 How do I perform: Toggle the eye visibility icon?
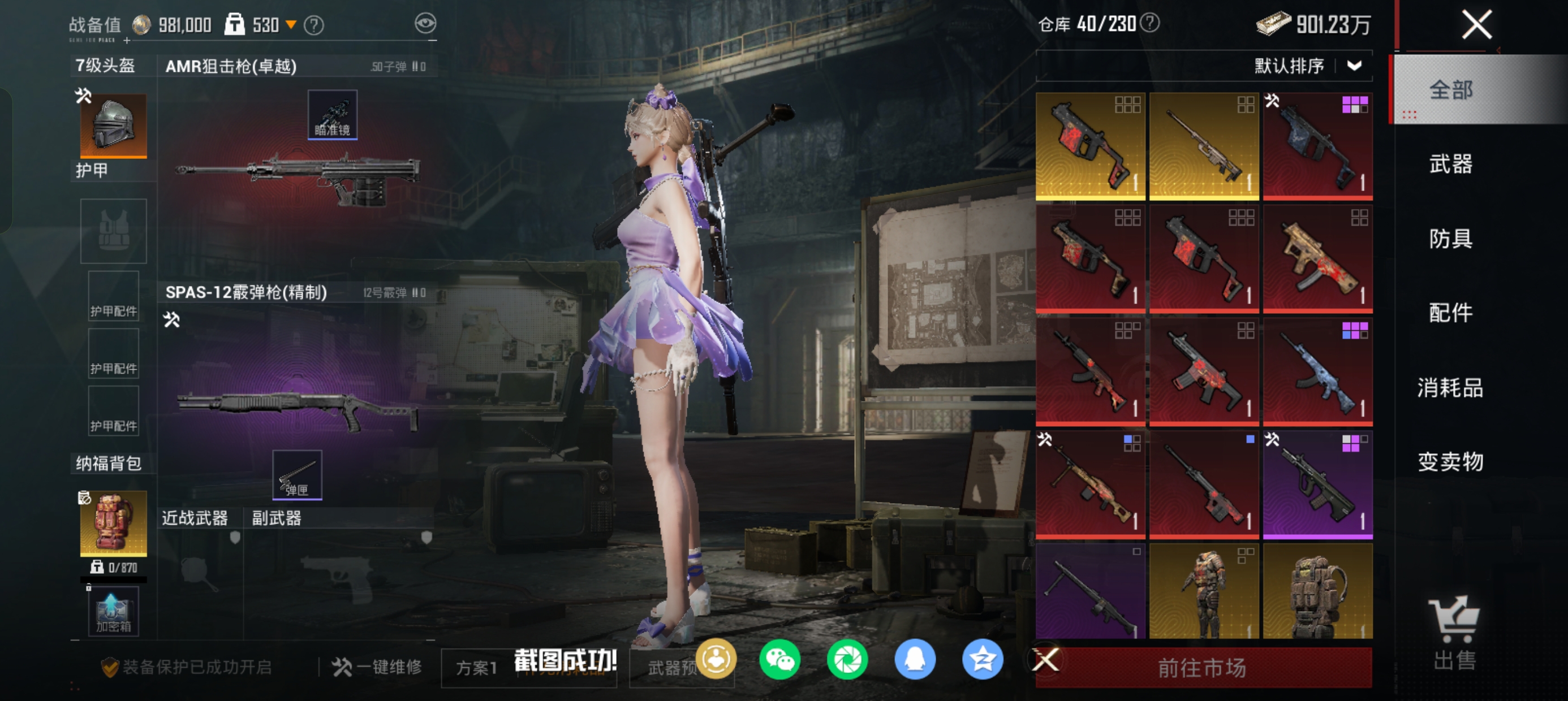point(425,24)
